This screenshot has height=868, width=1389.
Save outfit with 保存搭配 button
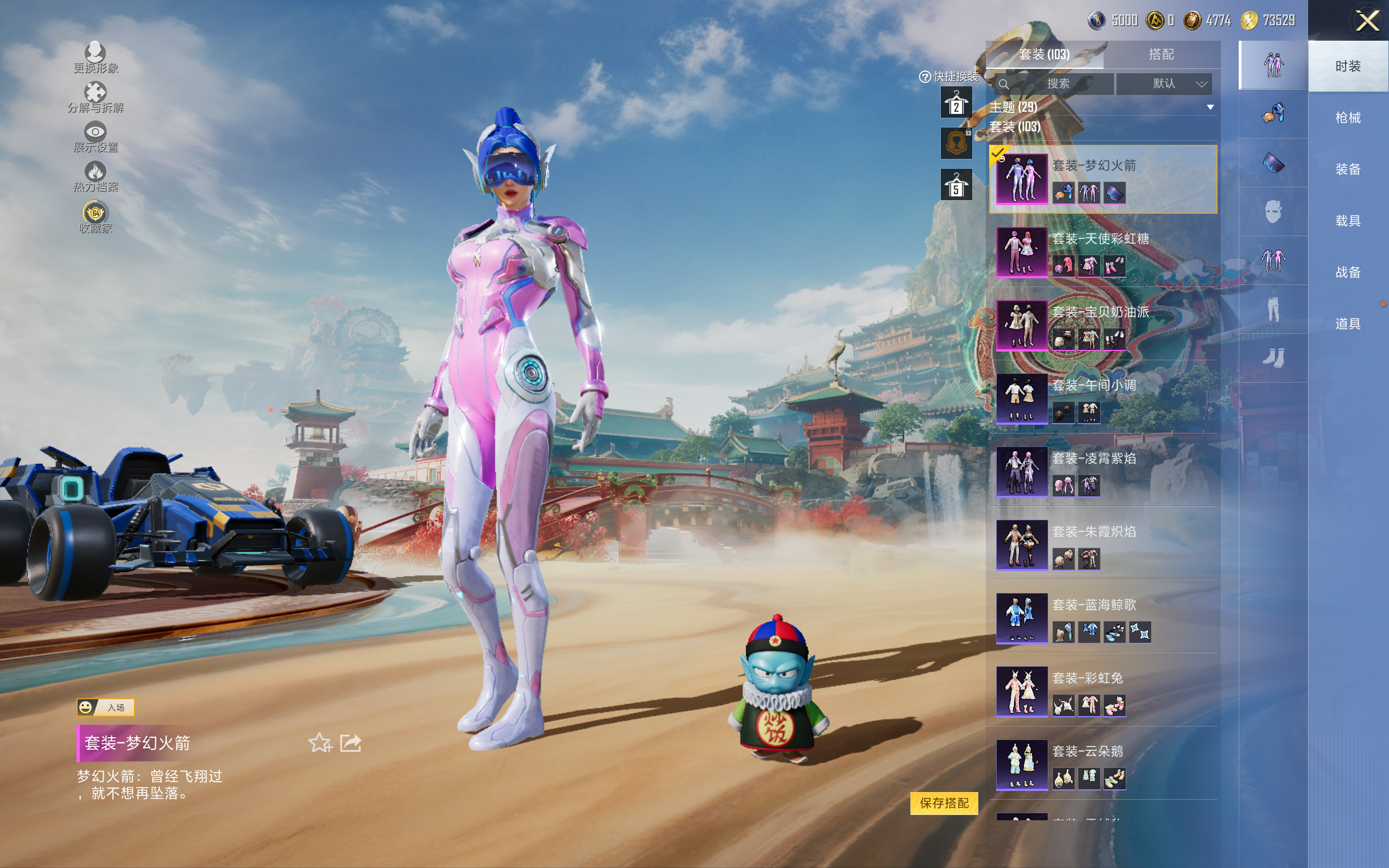944,802
